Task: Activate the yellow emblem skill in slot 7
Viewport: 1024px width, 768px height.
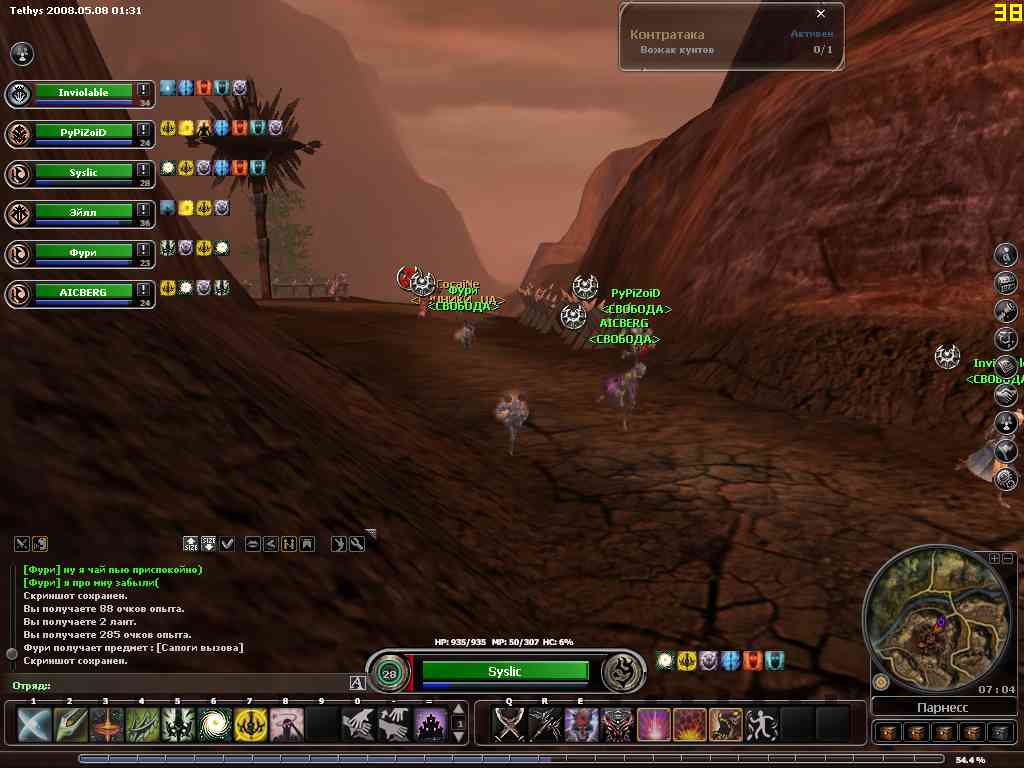Action: coord(250,724)
